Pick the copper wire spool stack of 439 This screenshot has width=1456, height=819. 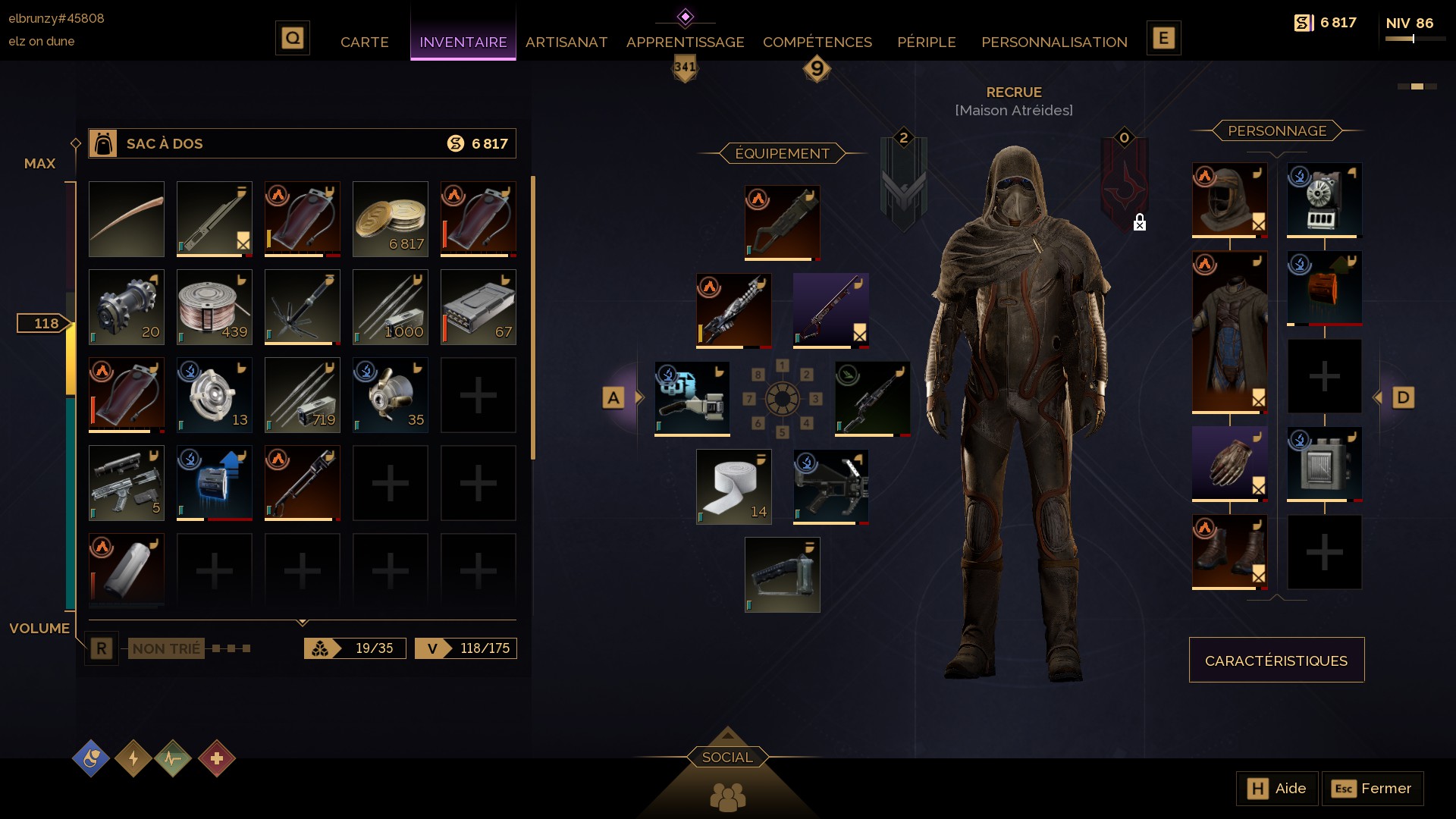point(215,307)
